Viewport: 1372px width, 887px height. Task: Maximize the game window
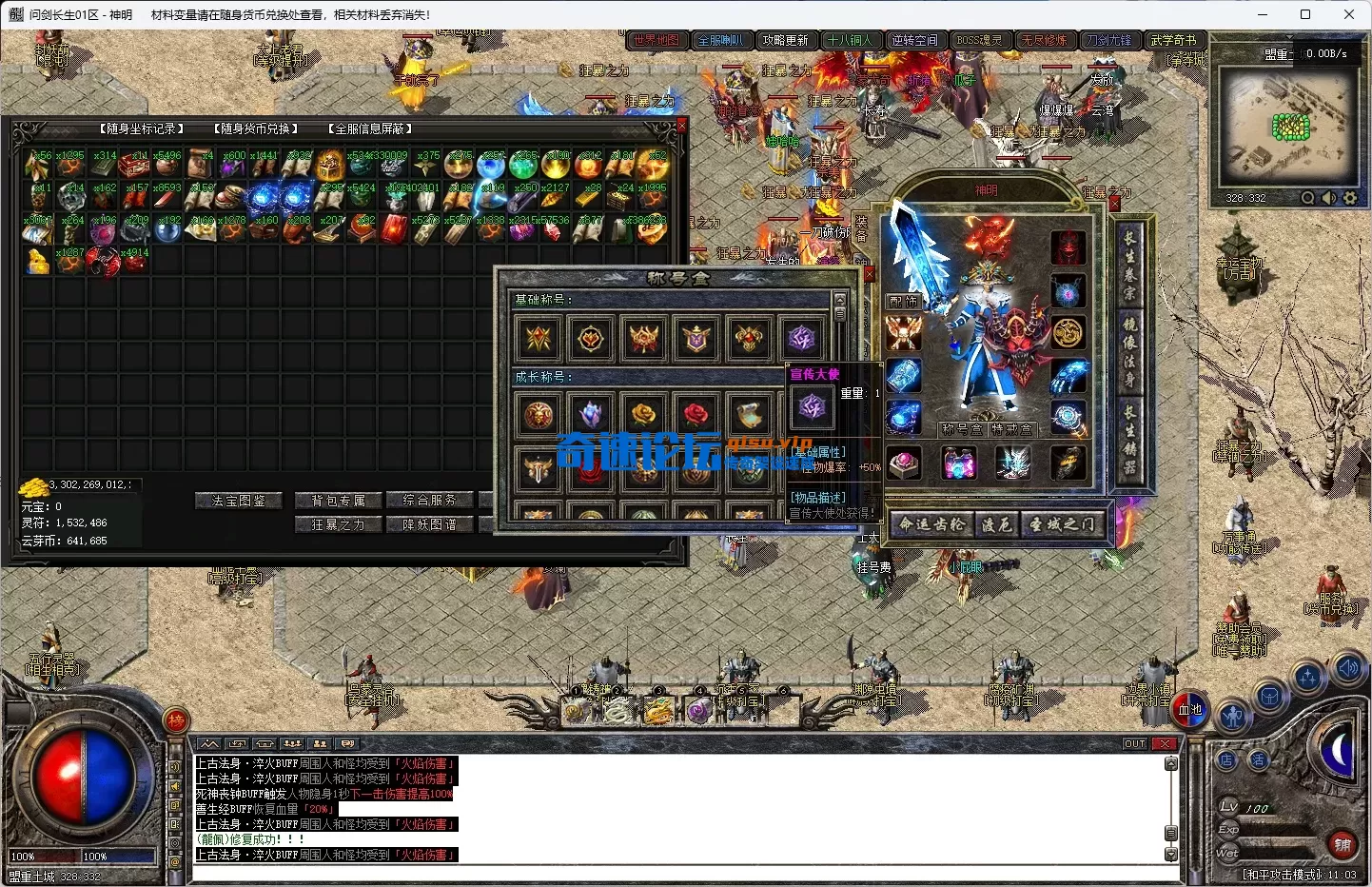click(1305, 14)
